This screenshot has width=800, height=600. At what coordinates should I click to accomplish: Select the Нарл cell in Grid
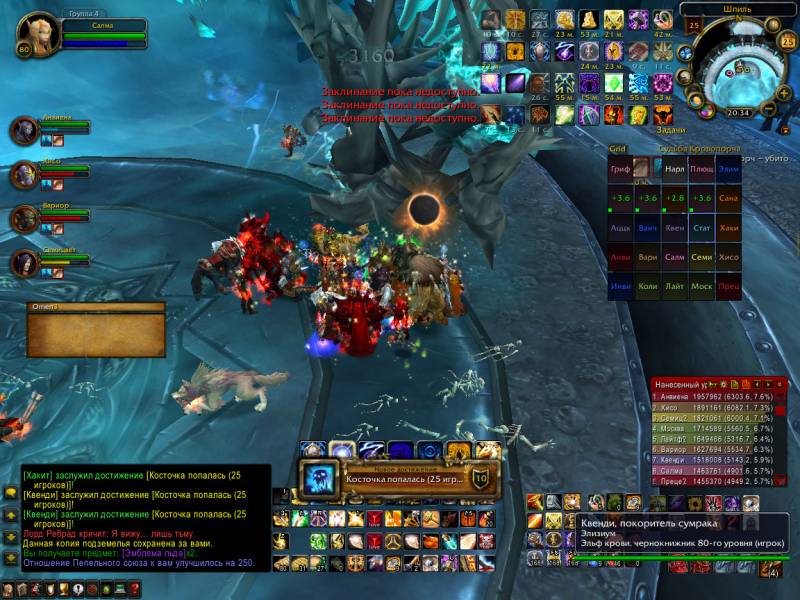pyautogui.click(x=675, y=169)
